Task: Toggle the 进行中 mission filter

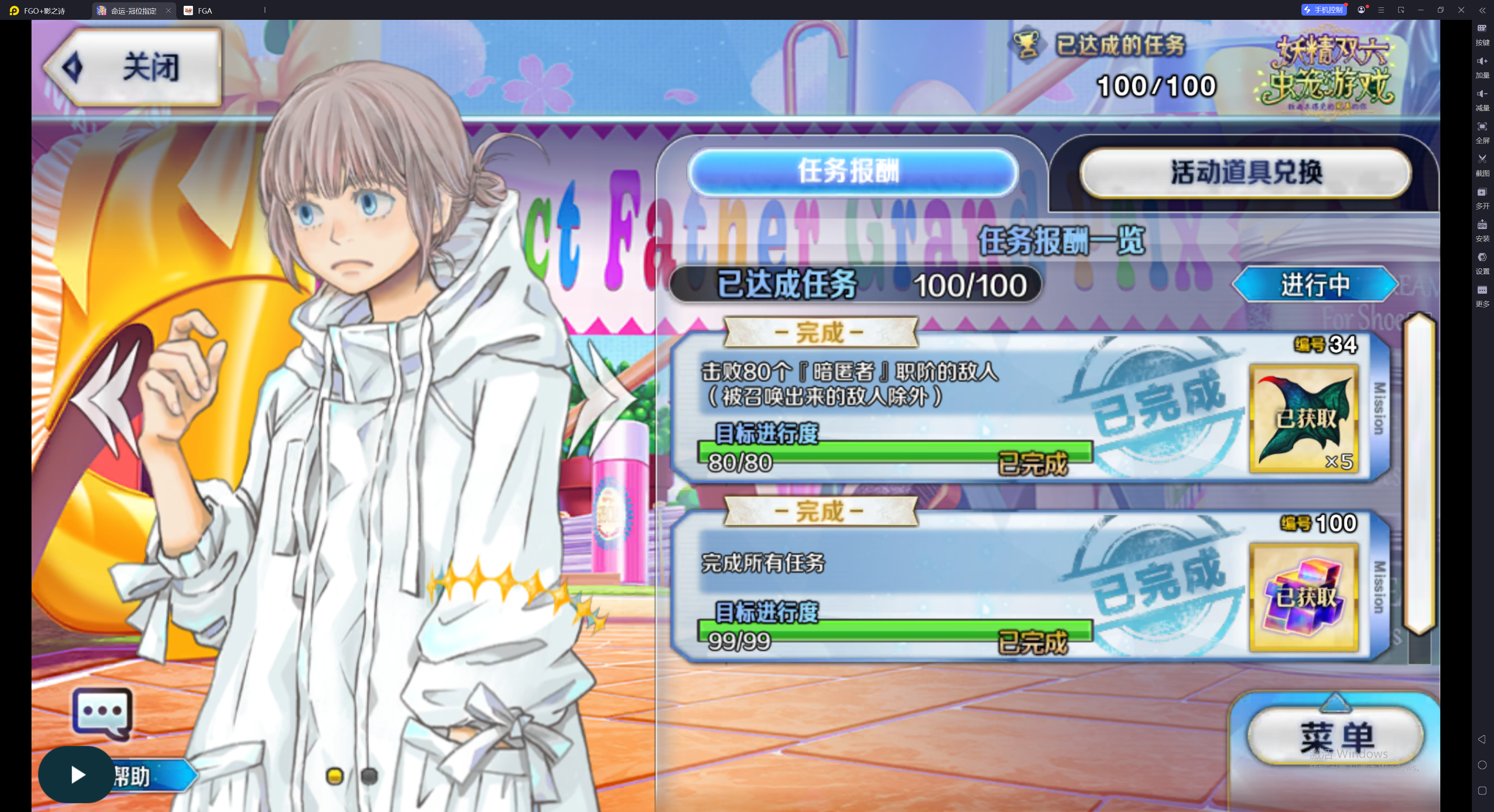Action: click(x=1315, y=285)
